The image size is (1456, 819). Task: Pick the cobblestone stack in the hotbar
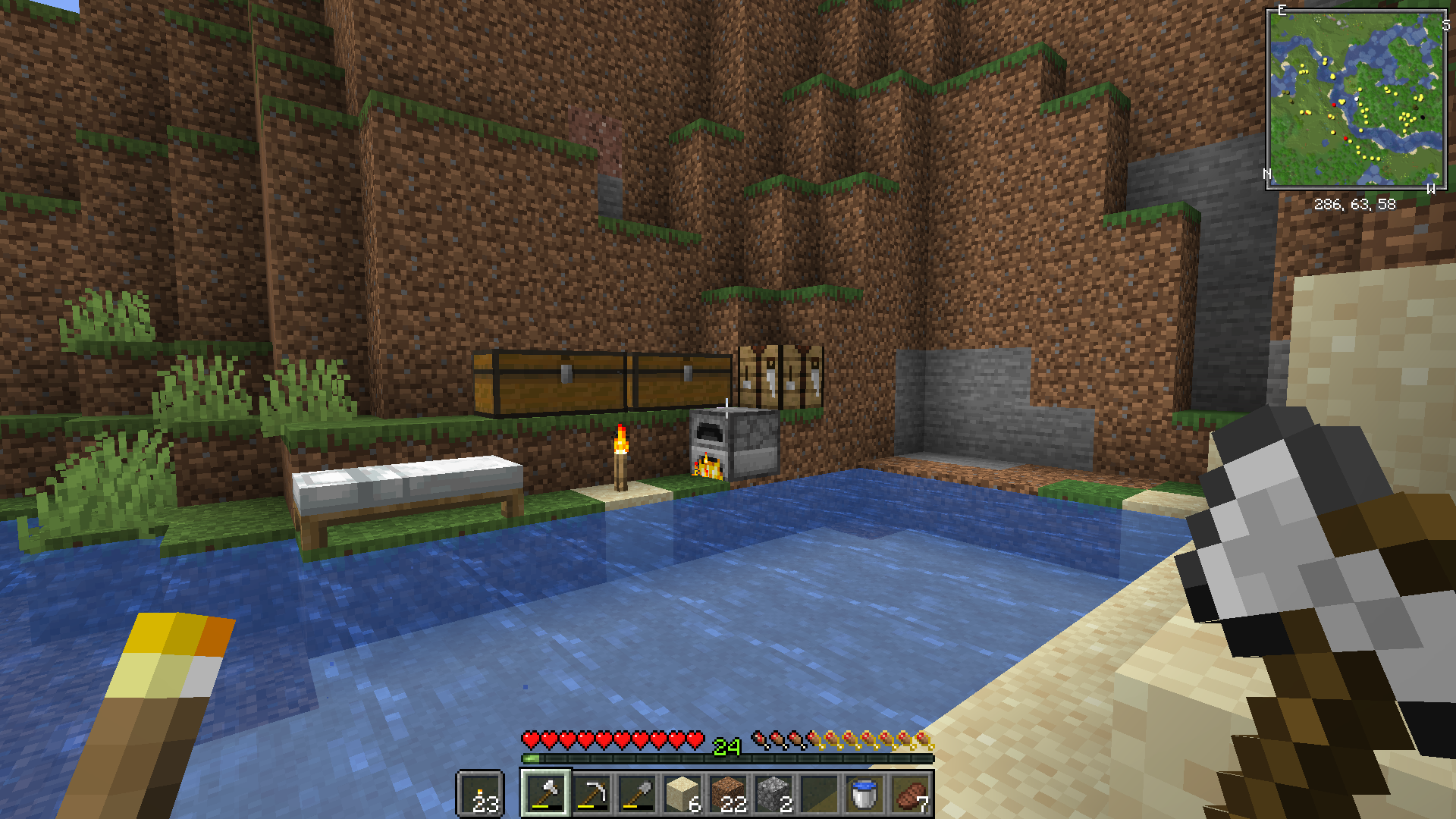click(773, 794)
